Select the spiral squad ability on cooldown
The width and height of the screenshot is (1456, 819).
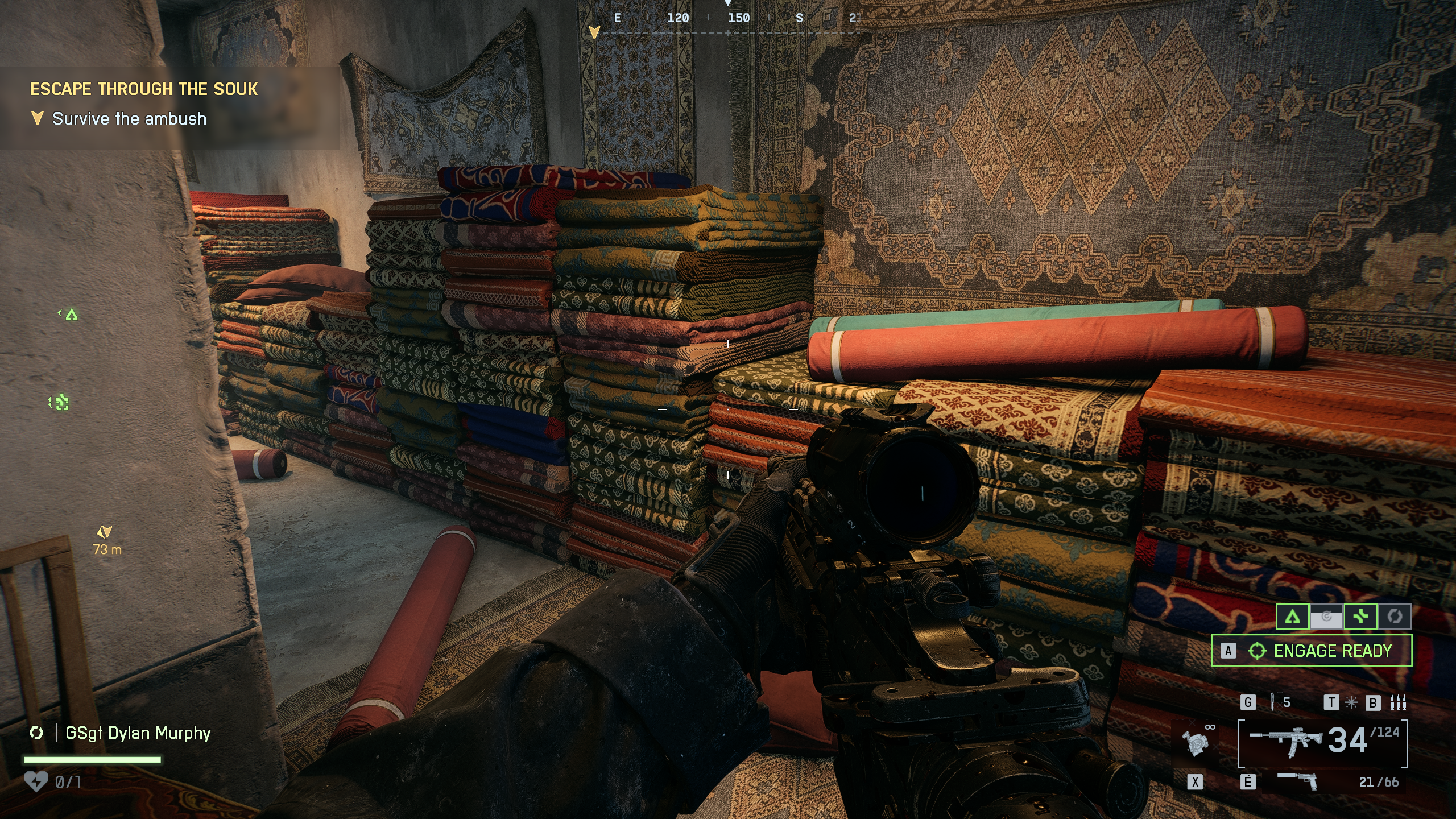pyautogui.click(x=1326, y=617)
